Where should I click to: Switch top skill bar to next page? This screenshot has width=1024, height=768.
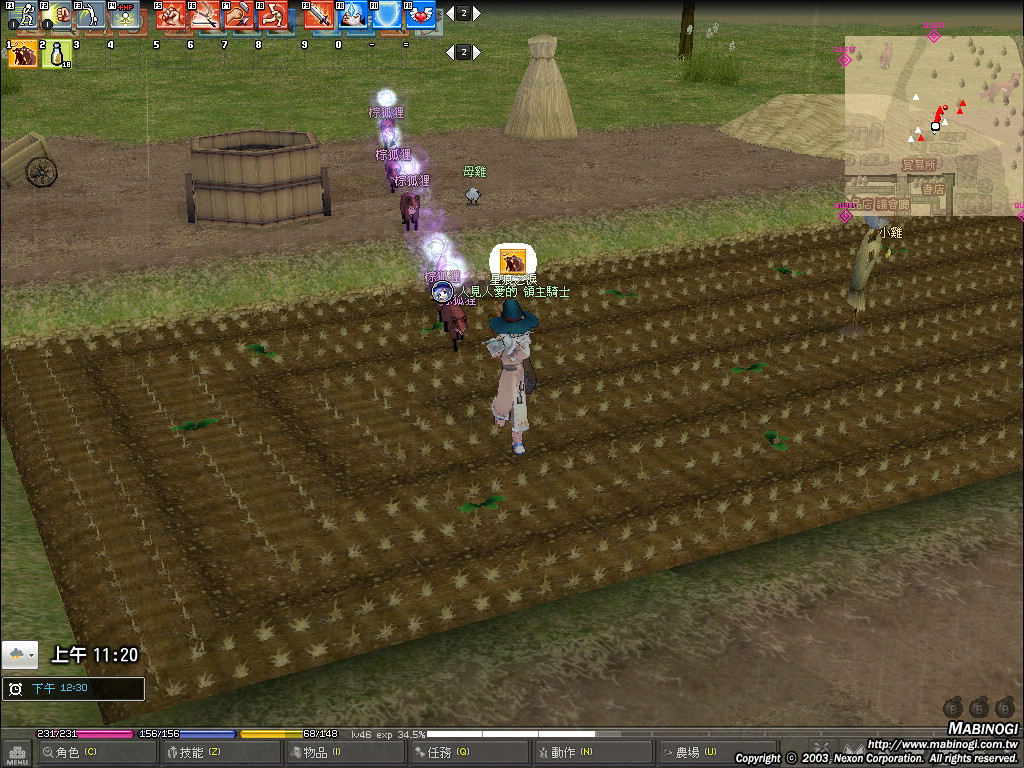(477, 14)
